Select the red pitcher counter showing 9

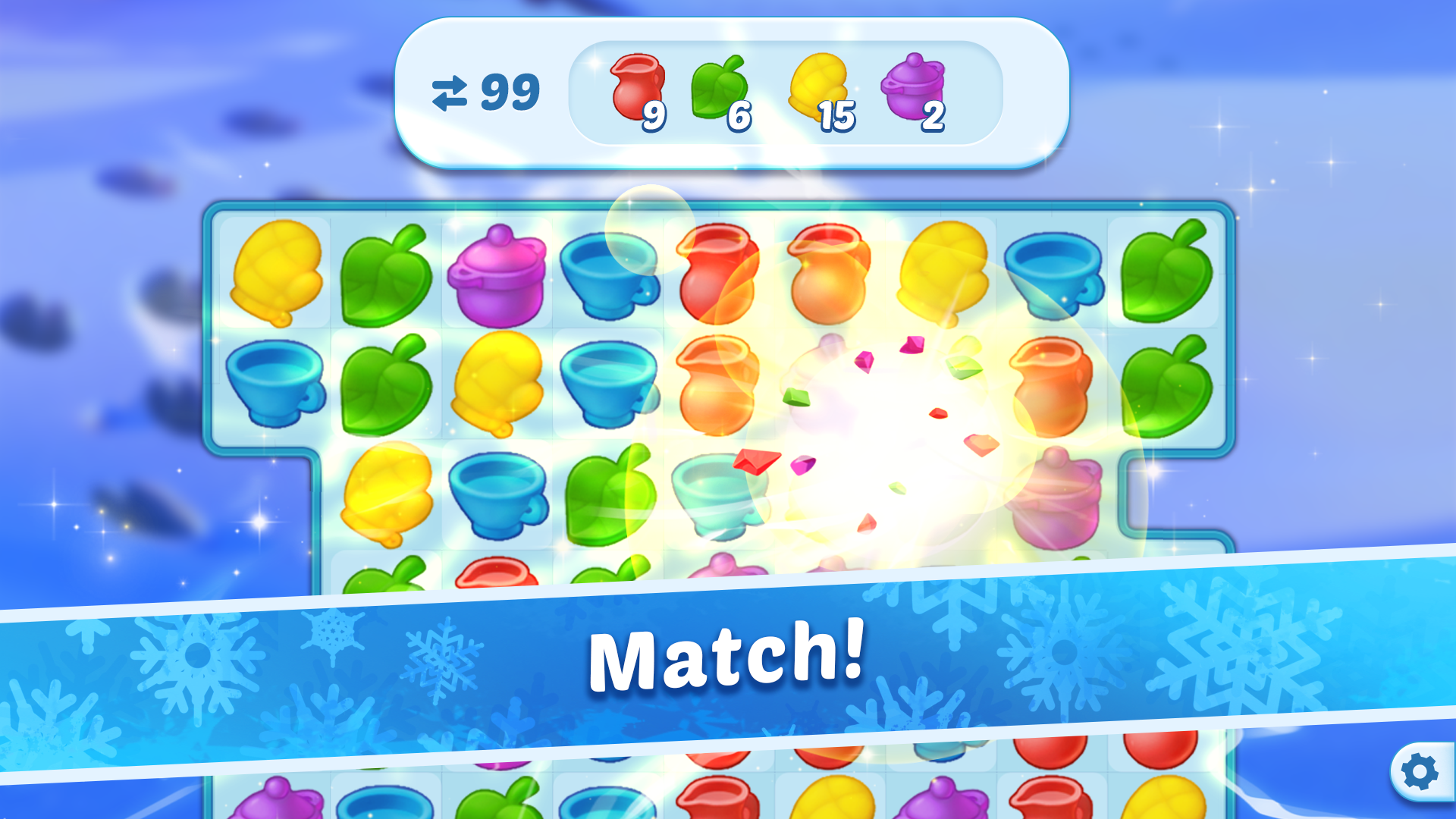(654, 118)
